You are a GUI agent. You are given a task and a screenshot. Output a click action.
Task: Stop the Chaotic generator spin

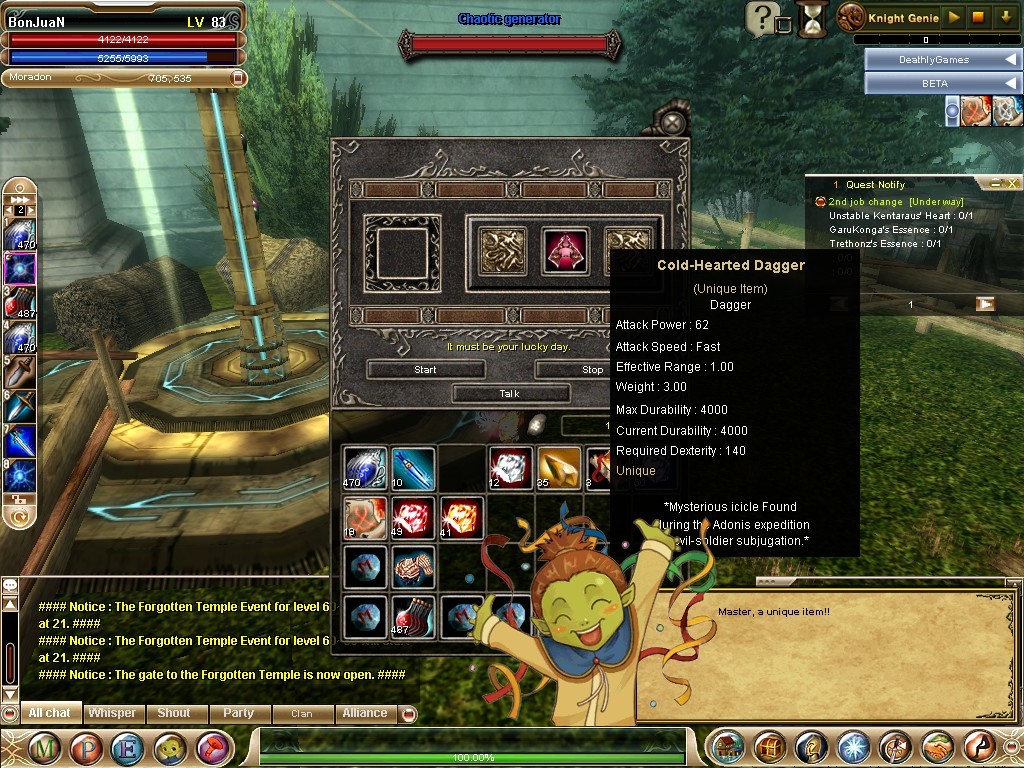click(x=592, y=369)
